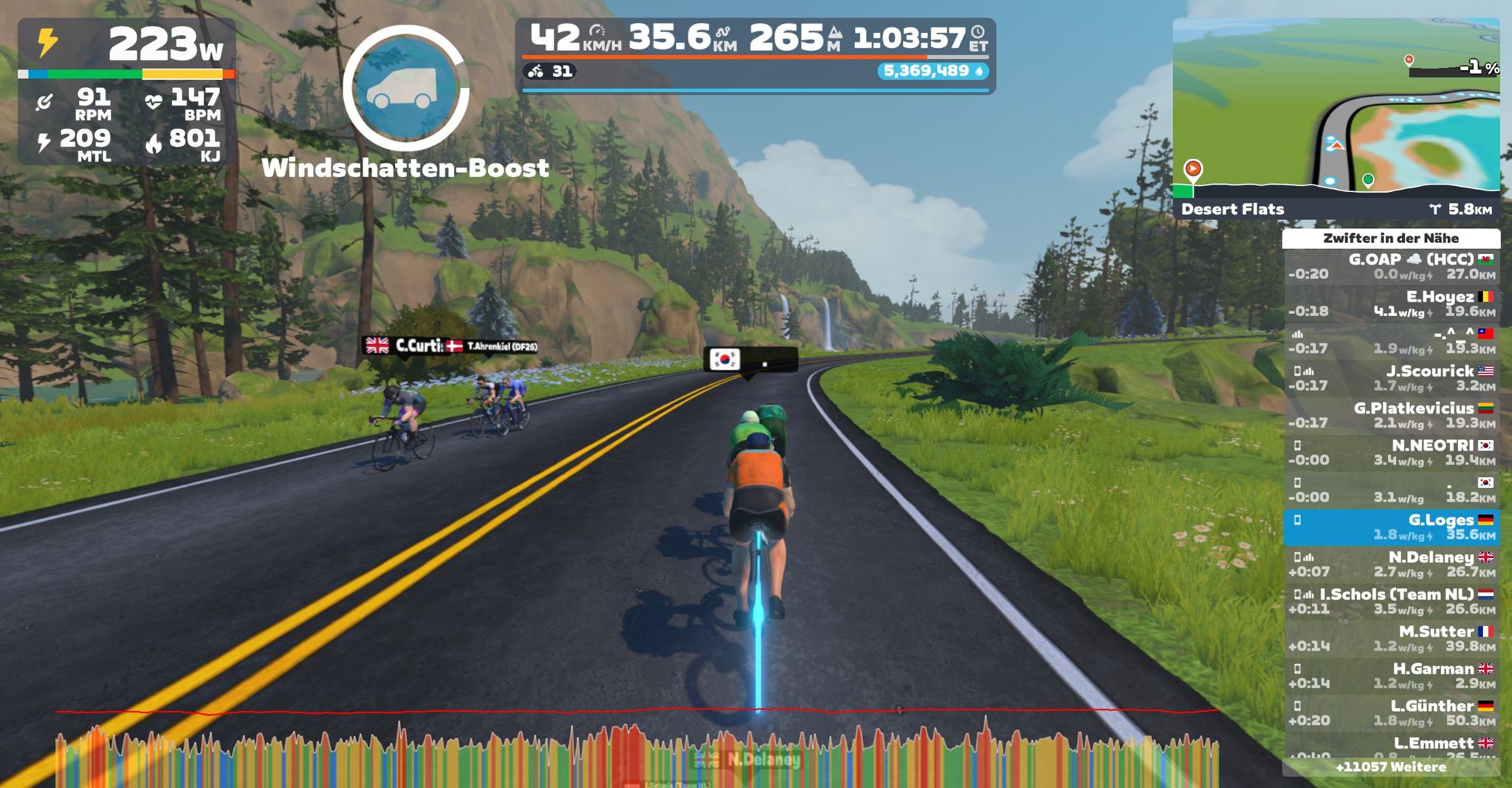
Task: Select H.Garman in the list
Action: [x=1392, y=676]
